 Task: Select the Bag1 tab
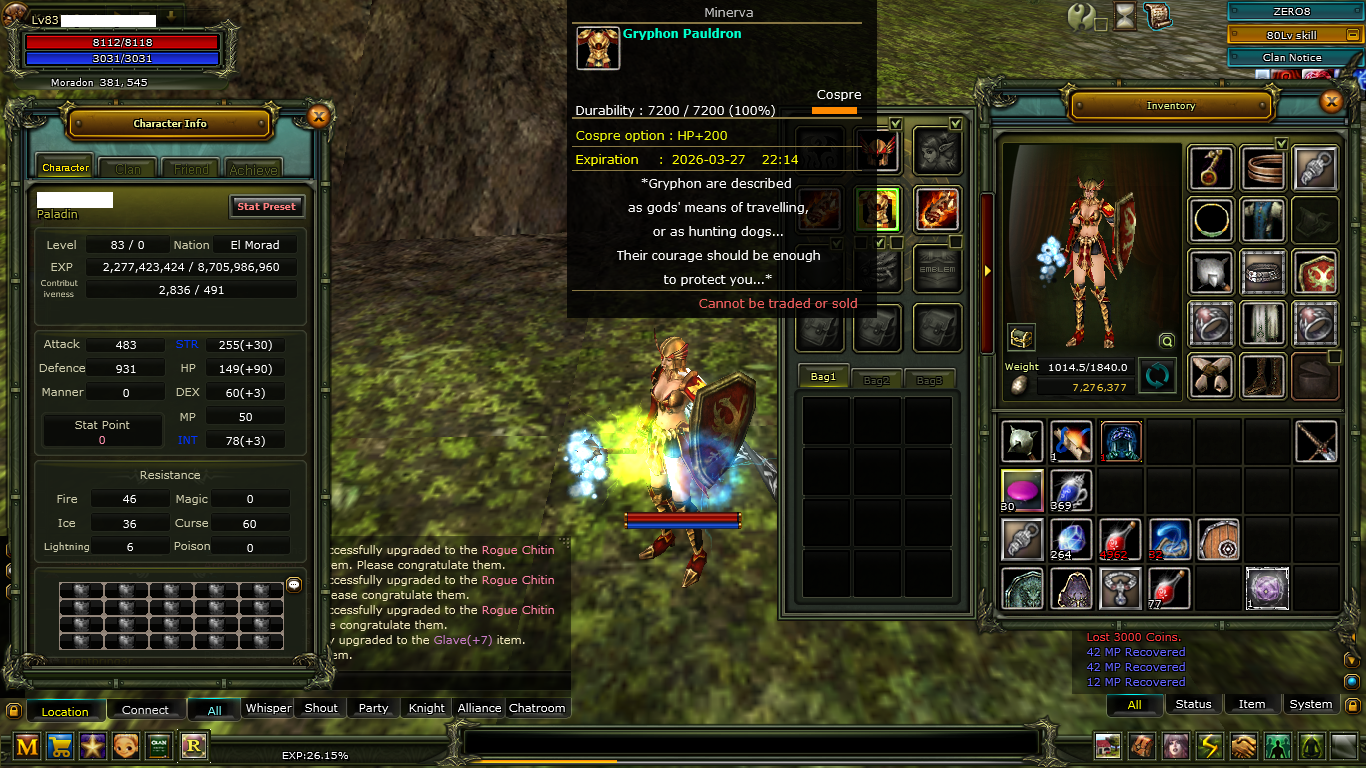[x=823, y=377]
